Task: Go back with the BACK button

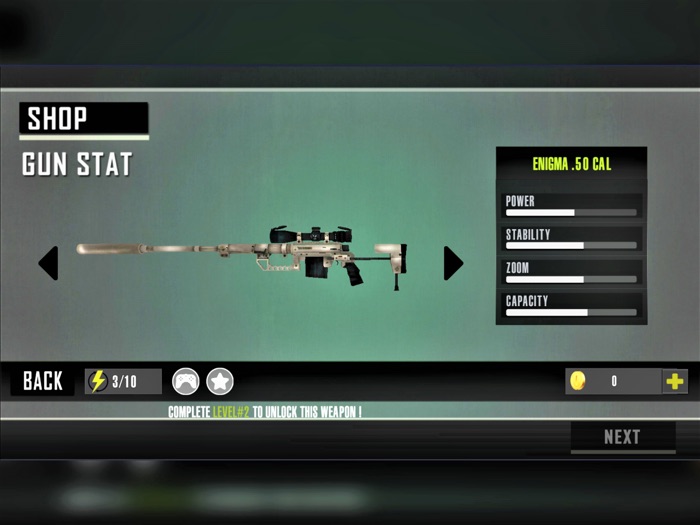Action: tap(43, 381)
